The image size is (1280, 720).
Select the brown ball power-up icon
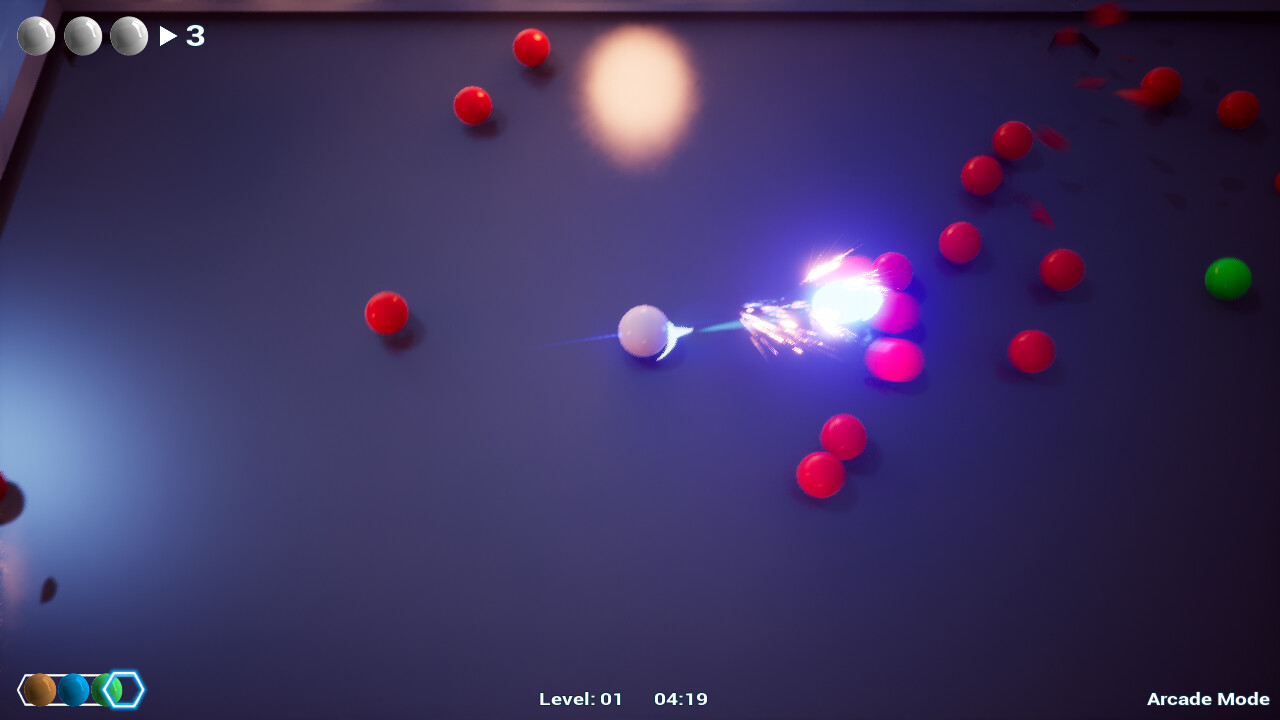coord(42,689)
